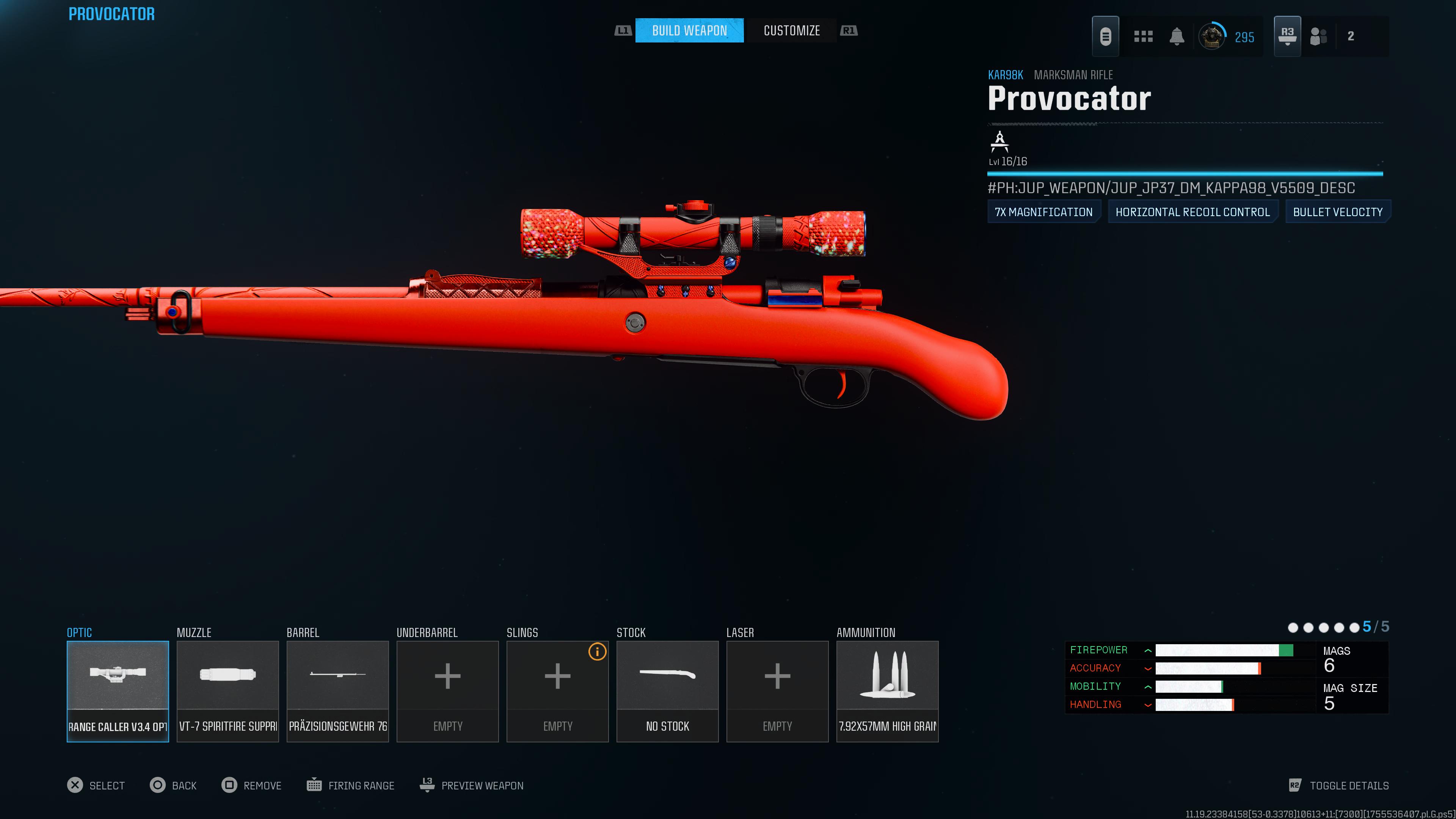Screen dimensions: 1456x819
Task: Open the notifications bell
Action: (x=1177, y=36)
